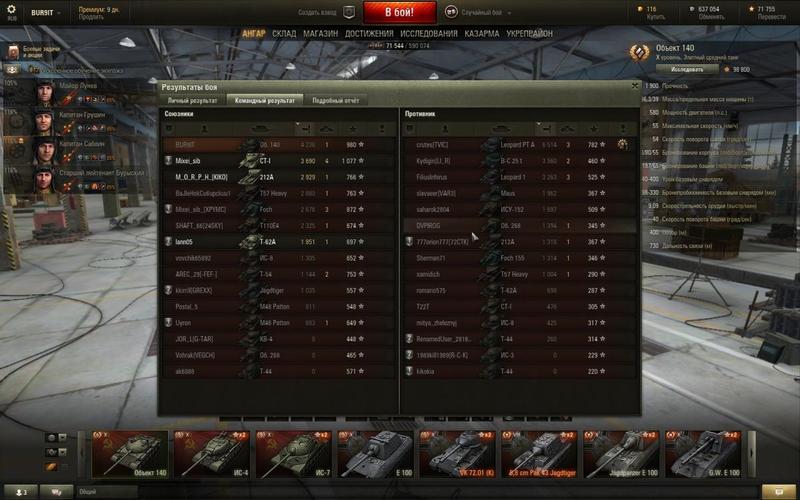Go to the 'Магазин' section
The image size is (800, 500).
(x=320, y=33)
